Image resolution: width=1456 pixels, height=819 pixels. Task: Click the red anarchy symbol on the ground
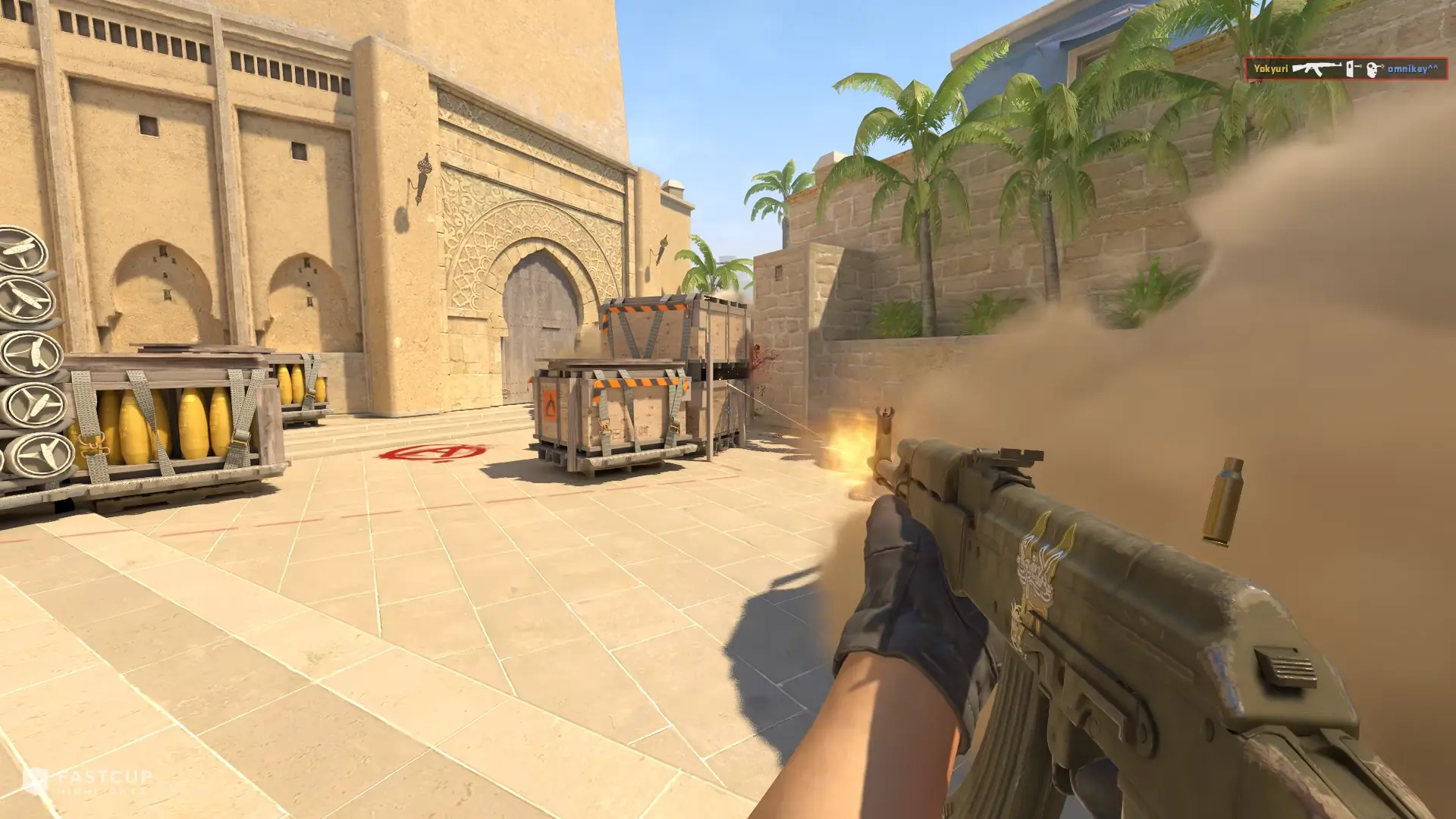click(x=429, y=453)
